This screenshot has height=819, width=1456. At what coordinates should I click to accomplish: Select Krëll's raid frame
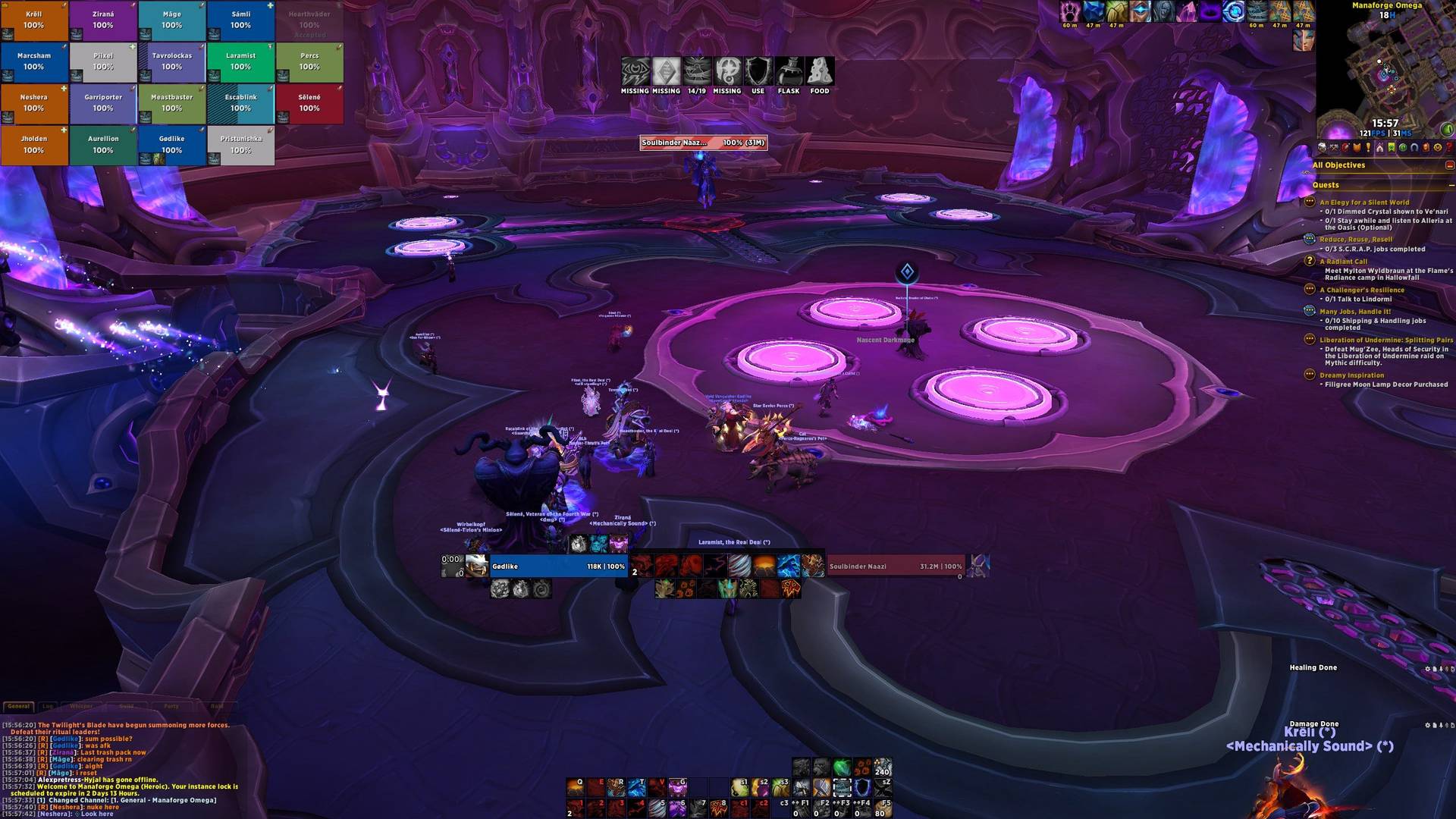coord(34,20)
